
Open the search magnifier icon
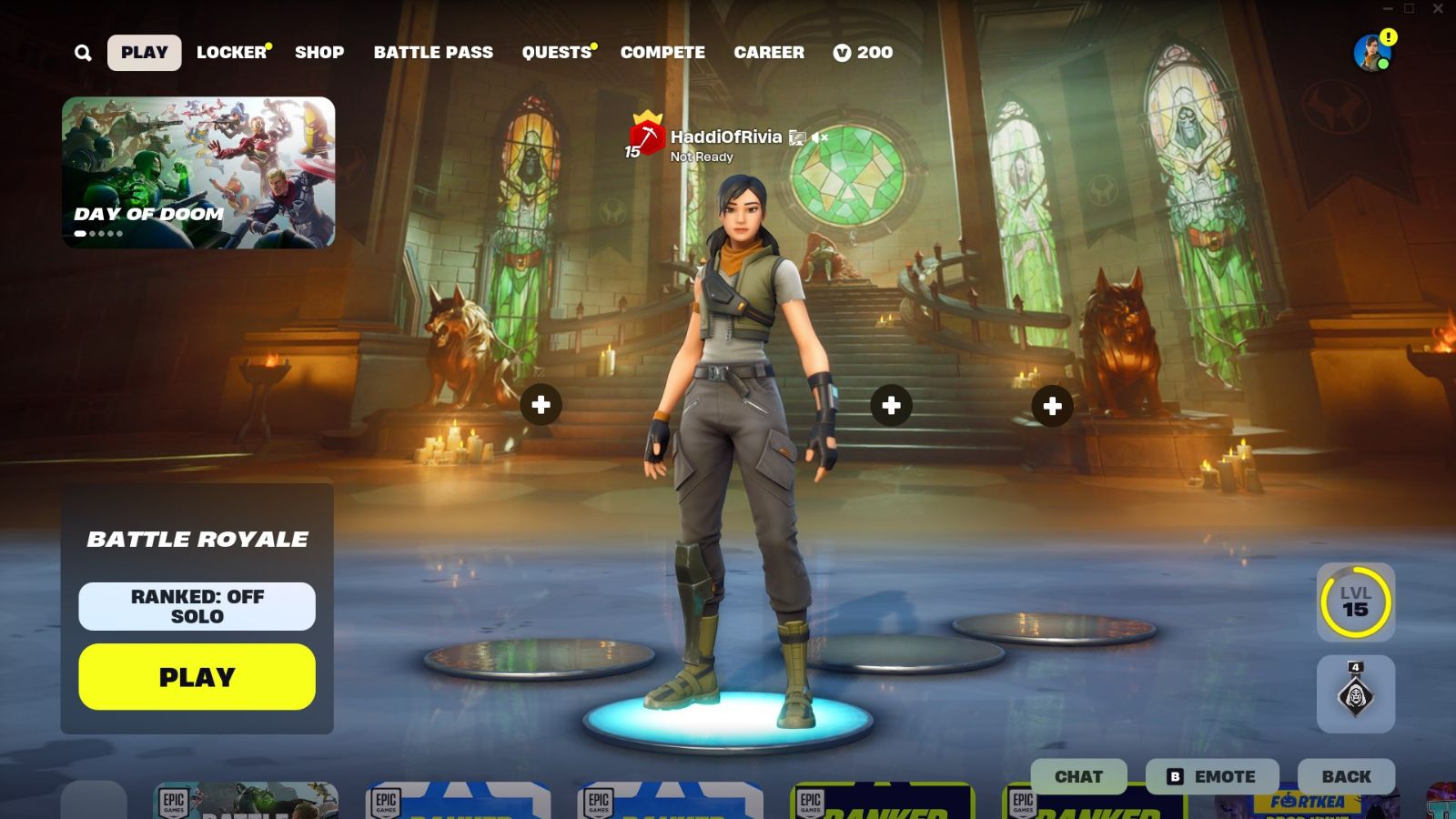point(83,52)
